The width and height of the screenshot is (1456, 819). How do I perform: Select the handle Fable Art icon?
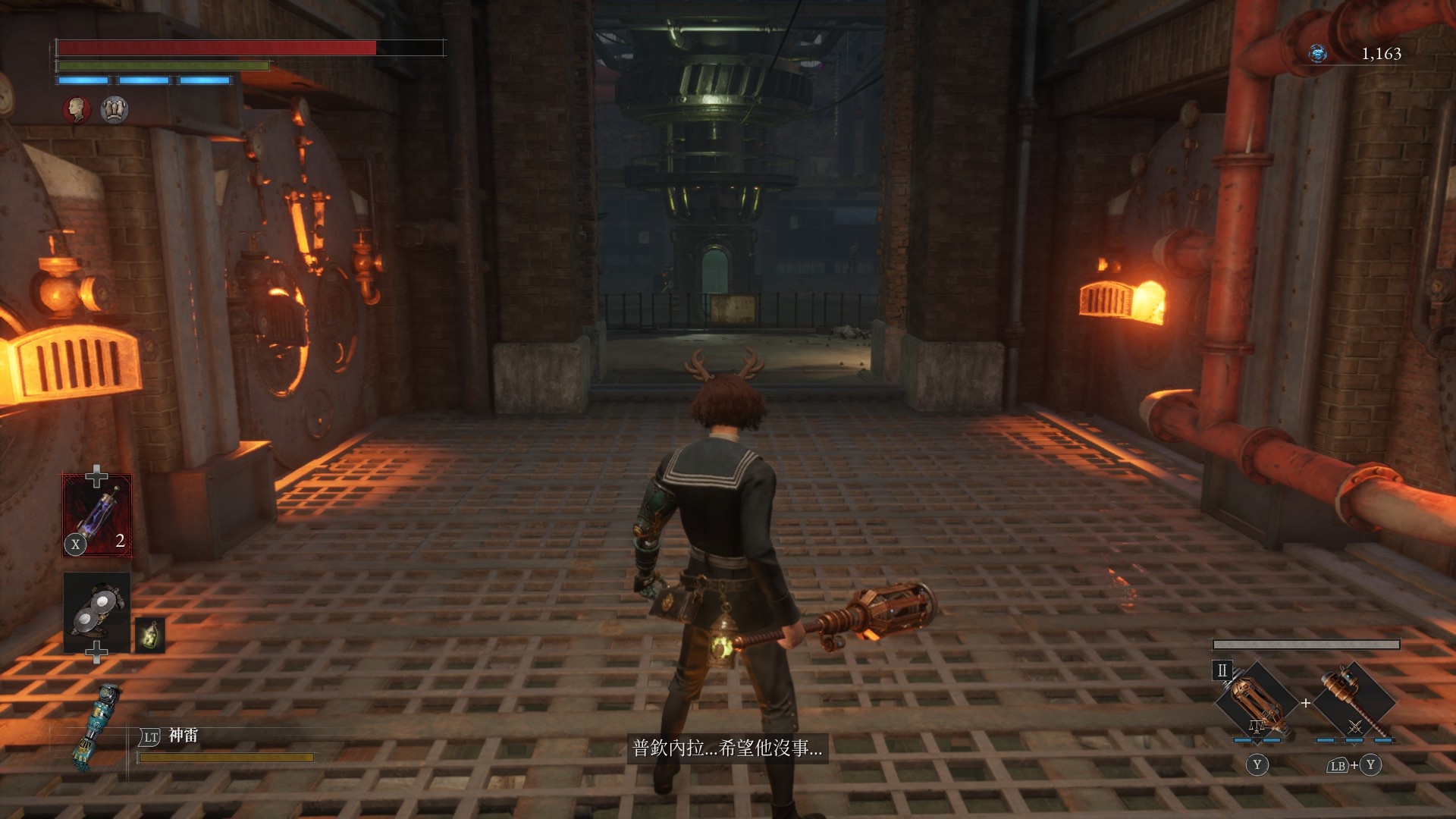(1354, 701)
